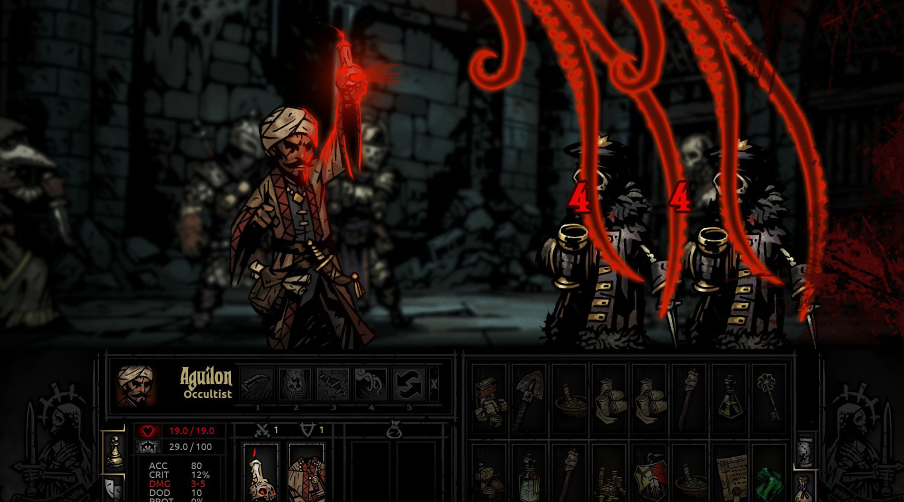Screen dimensions: 904x502
Task: Inspect the occultist robe armor slot
Action: 306,473
